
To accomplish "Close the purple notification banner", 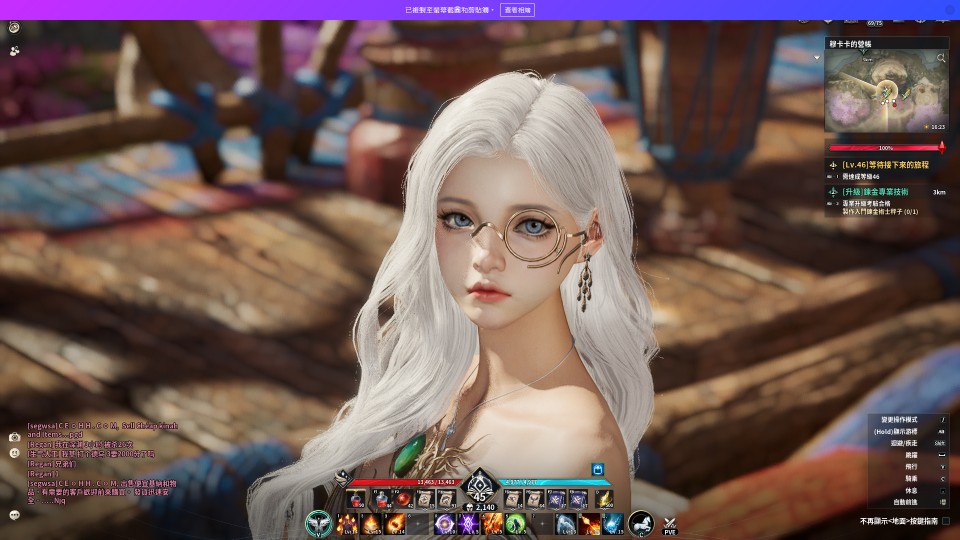I will [949, 9].
